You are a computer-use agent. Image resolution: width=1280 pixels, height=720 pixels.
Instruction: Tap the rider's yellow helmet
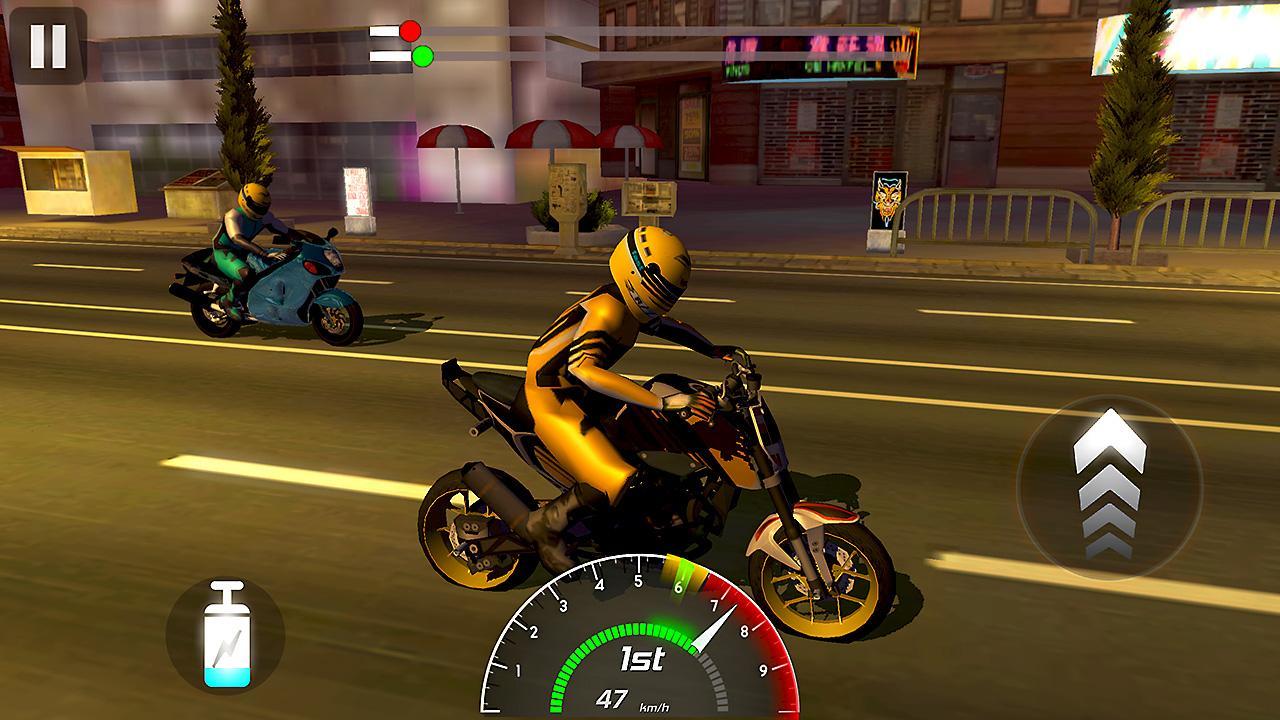(x=651, y=270)
